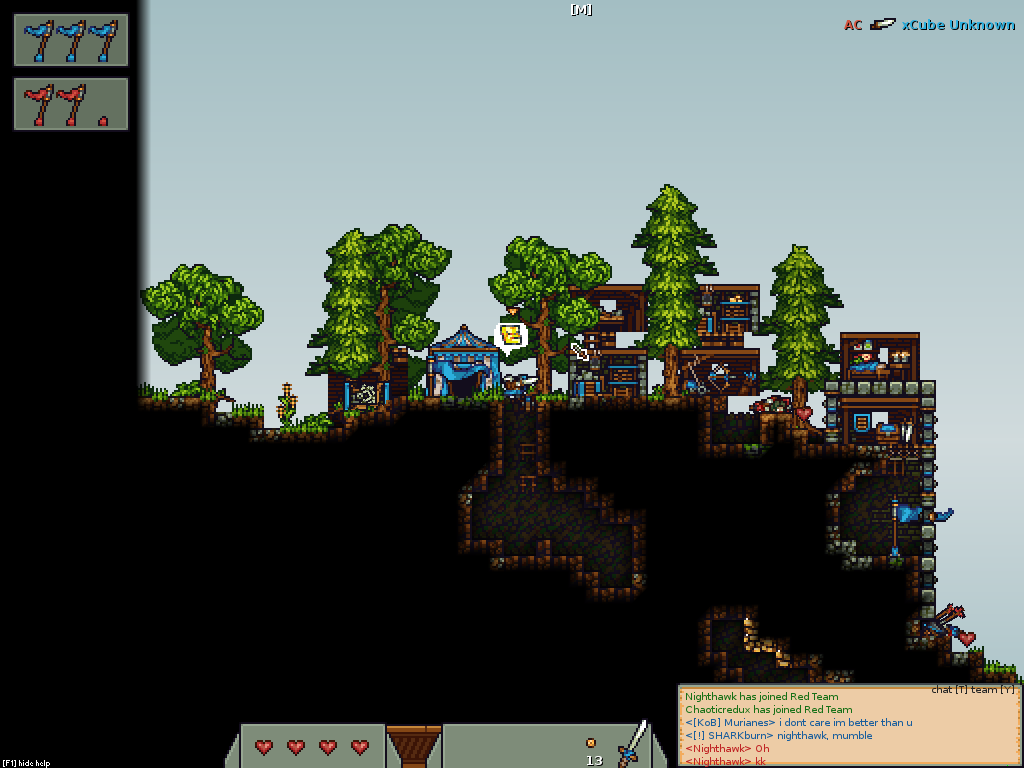Click the gold coin icon
The image size is (1024, 768).
591,743
